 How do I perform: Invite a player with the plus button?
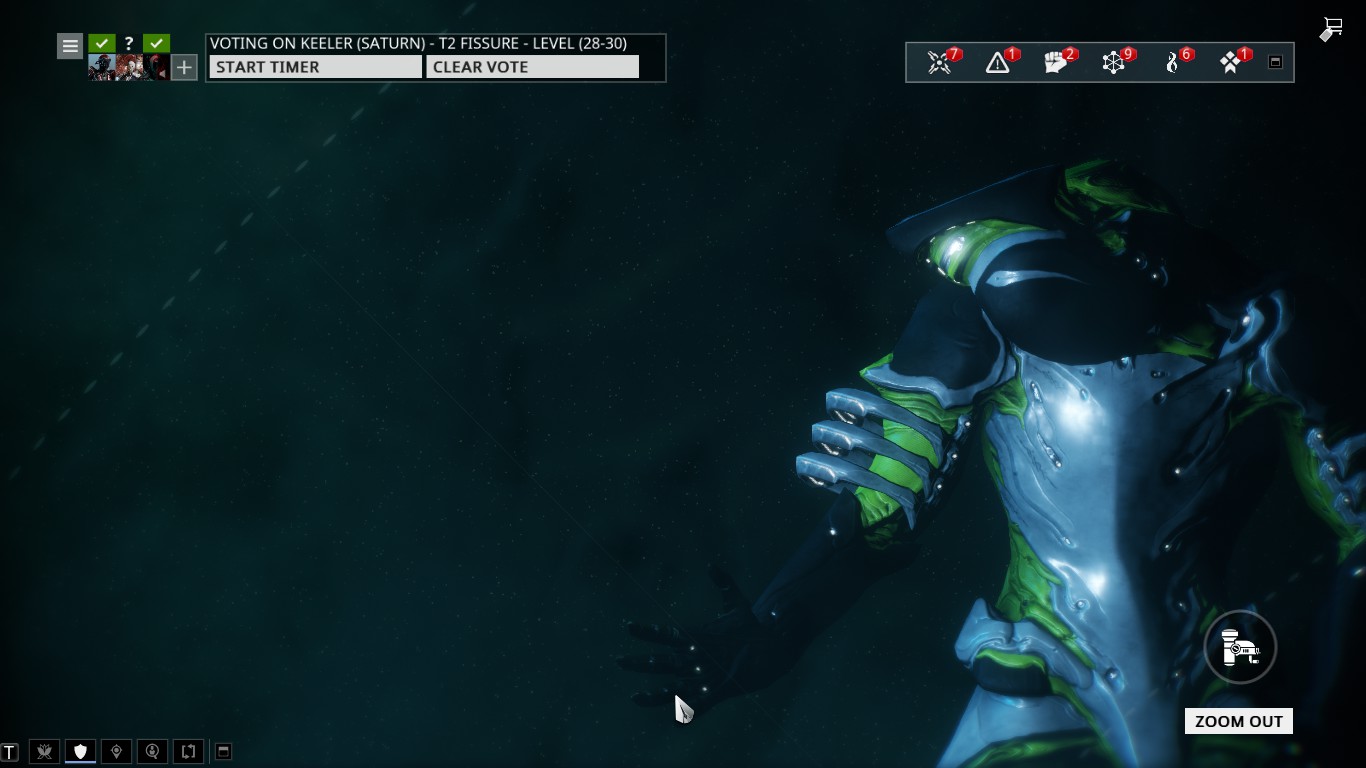(184, 67)
